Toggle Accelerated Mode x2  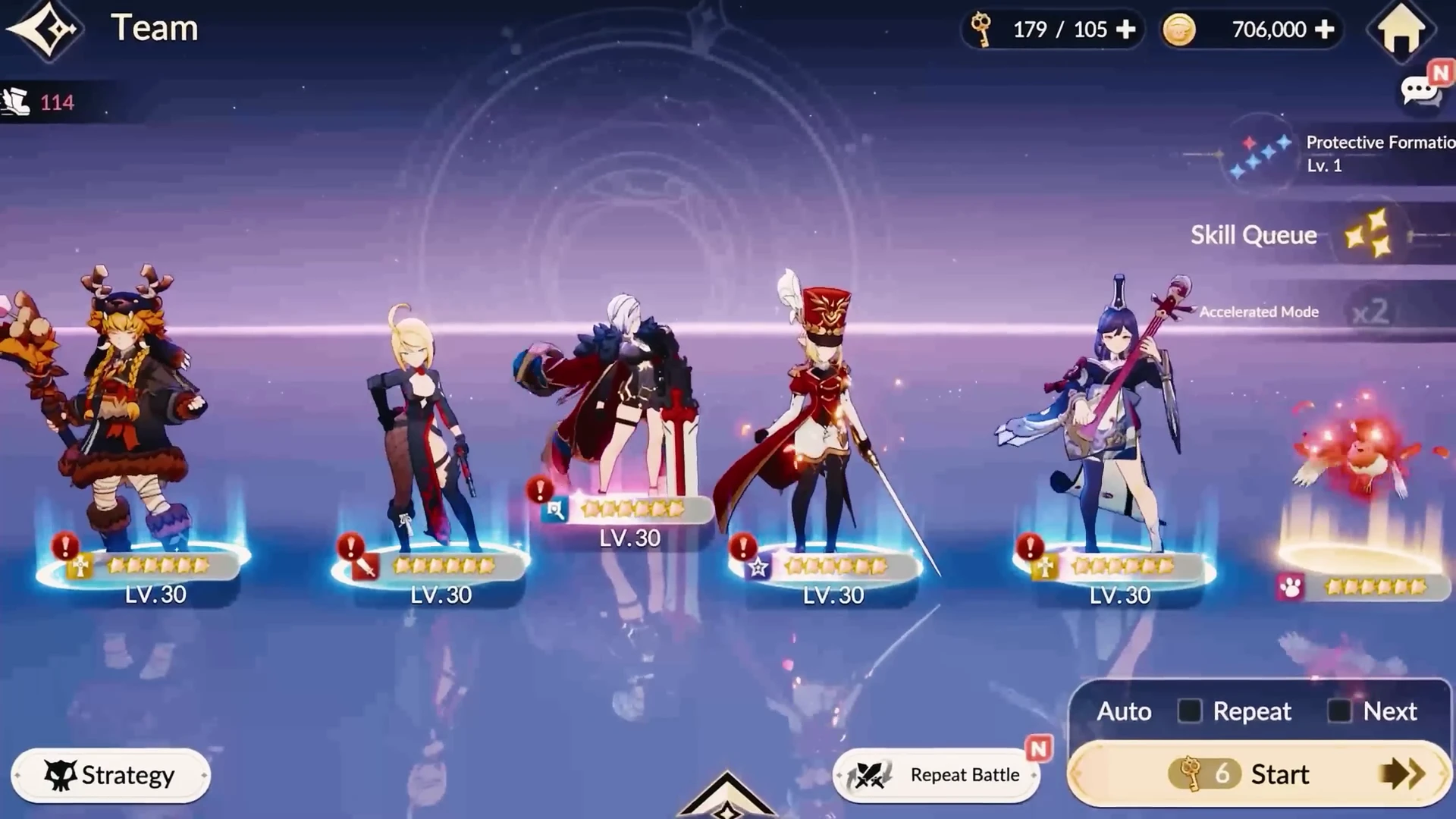point(1370,312)
